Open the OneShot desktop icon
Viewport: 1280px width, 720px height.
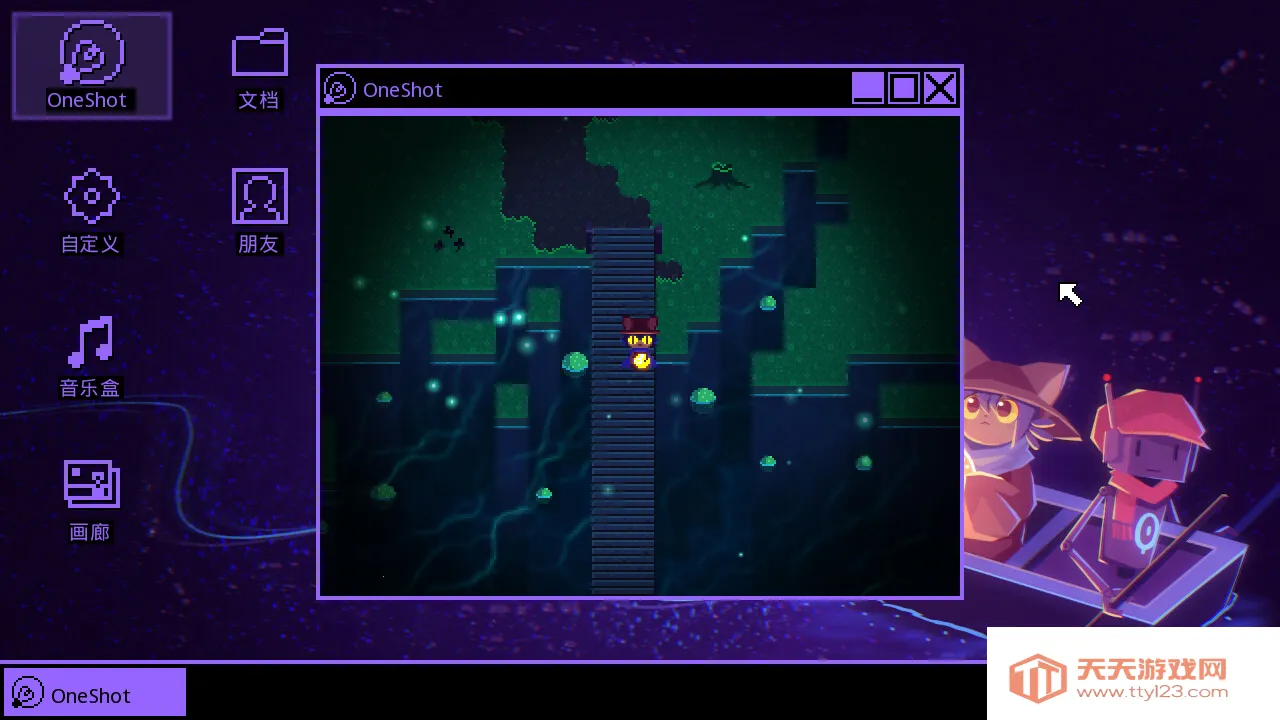(x=91, y=55)
